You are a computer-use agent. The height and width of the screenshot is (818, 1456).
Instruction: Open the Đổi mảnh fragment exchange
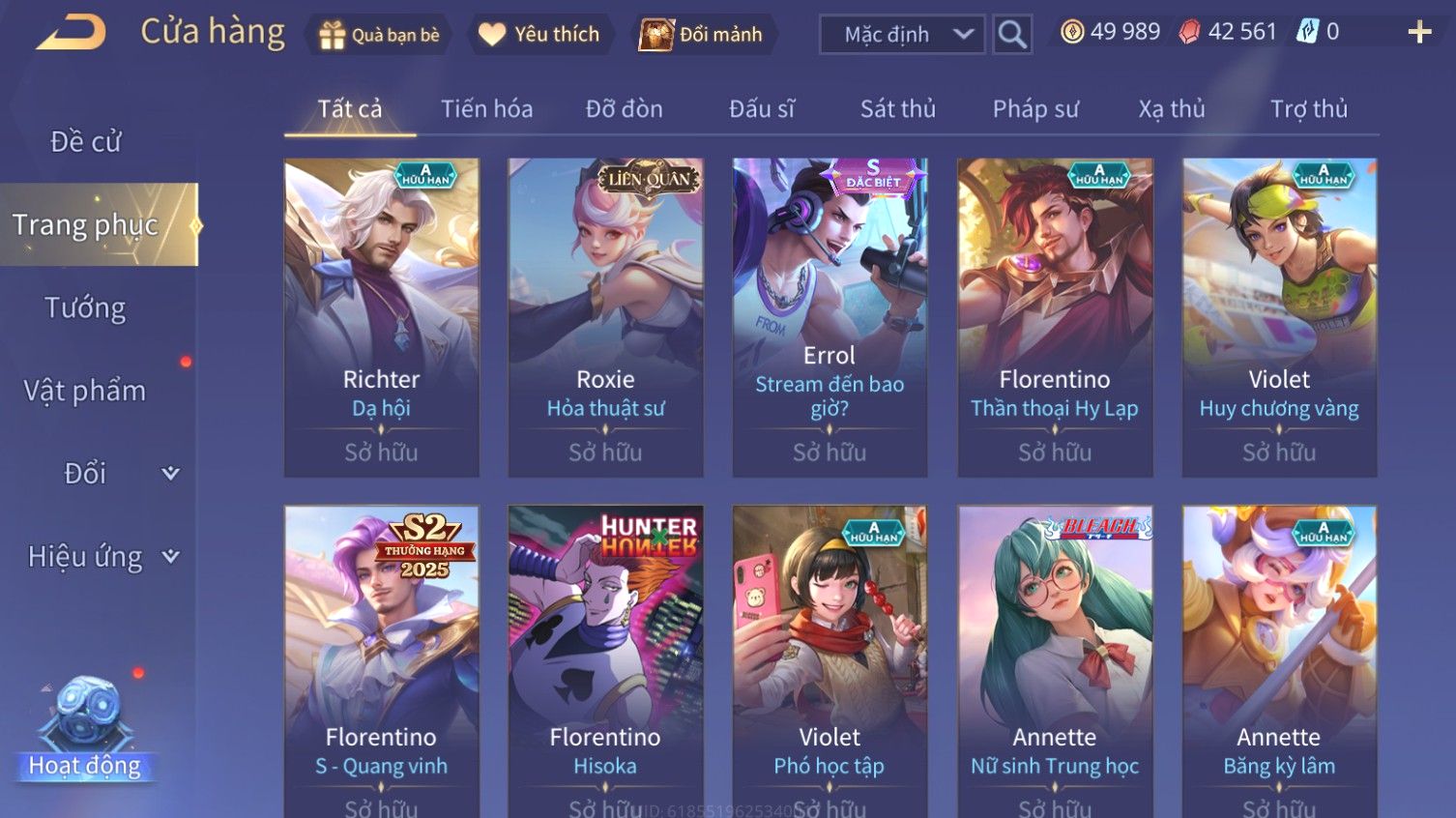pyautogui.click(x=702, y=35)
